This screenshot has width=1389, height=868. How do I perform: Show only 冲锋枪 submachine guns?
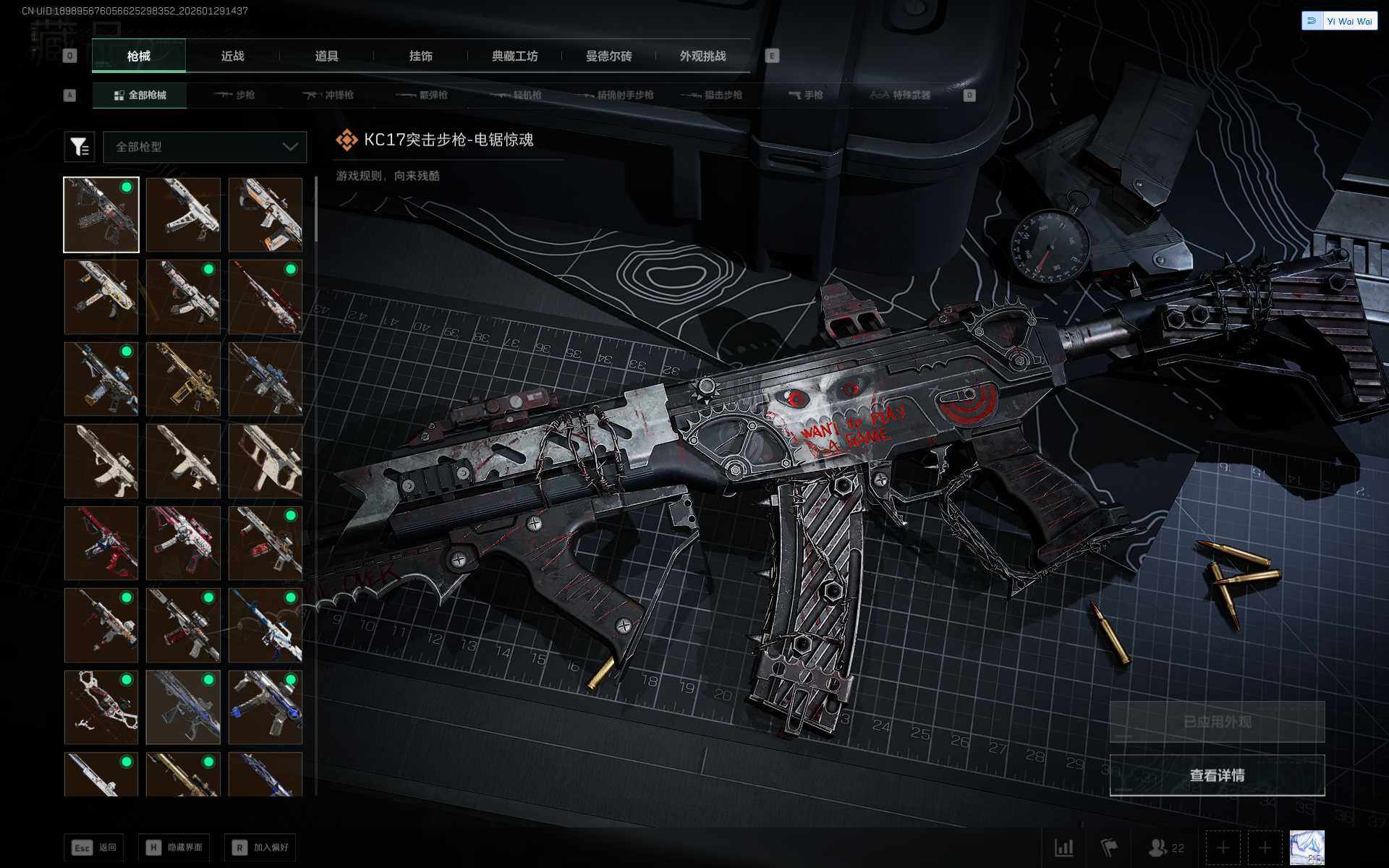pyautogui.click(x=328, y=95)
